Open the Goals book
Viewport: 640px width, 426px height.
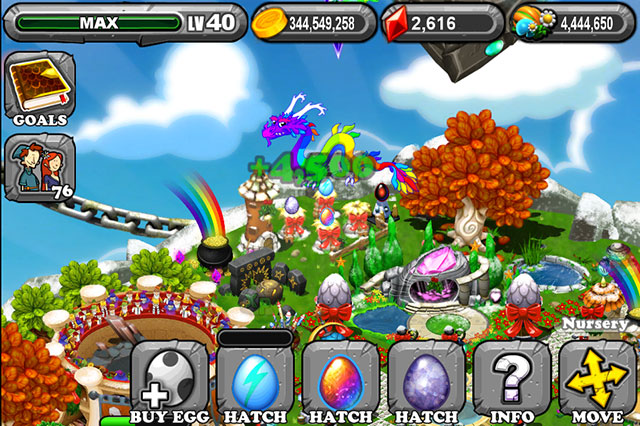point(35,90)
